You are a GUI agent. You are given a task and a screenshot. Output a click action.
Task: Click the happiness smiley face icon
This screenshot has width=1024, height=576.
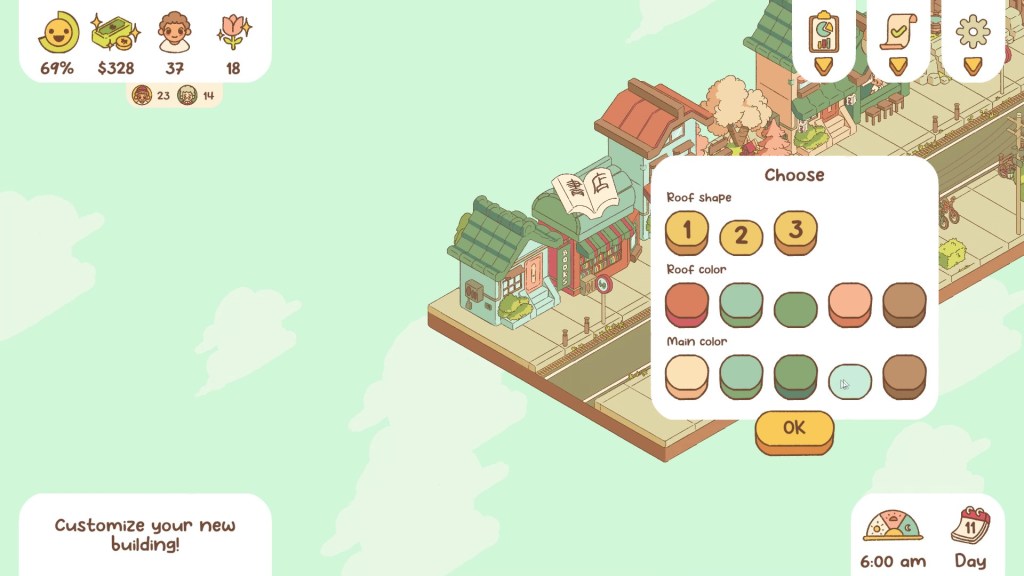coord(57,33)
